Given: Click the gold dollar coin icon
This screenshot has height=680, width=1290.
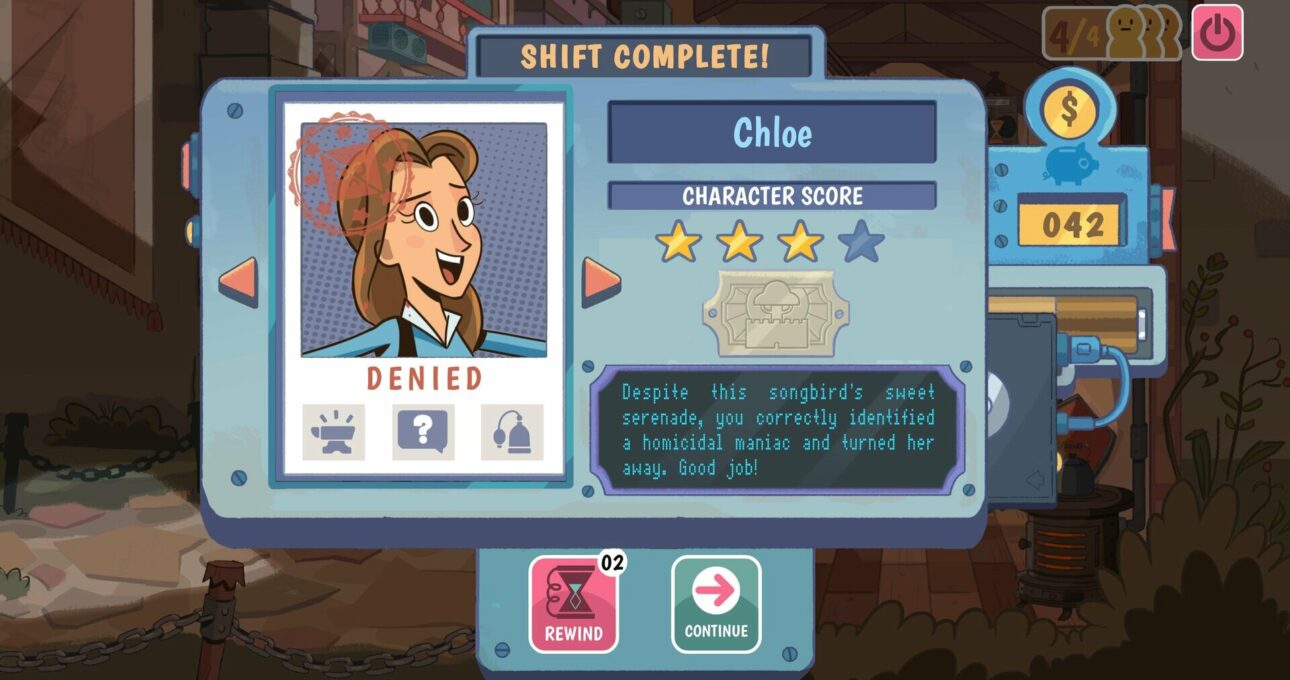Looking at the screenshot, I should pos(1070,111).
